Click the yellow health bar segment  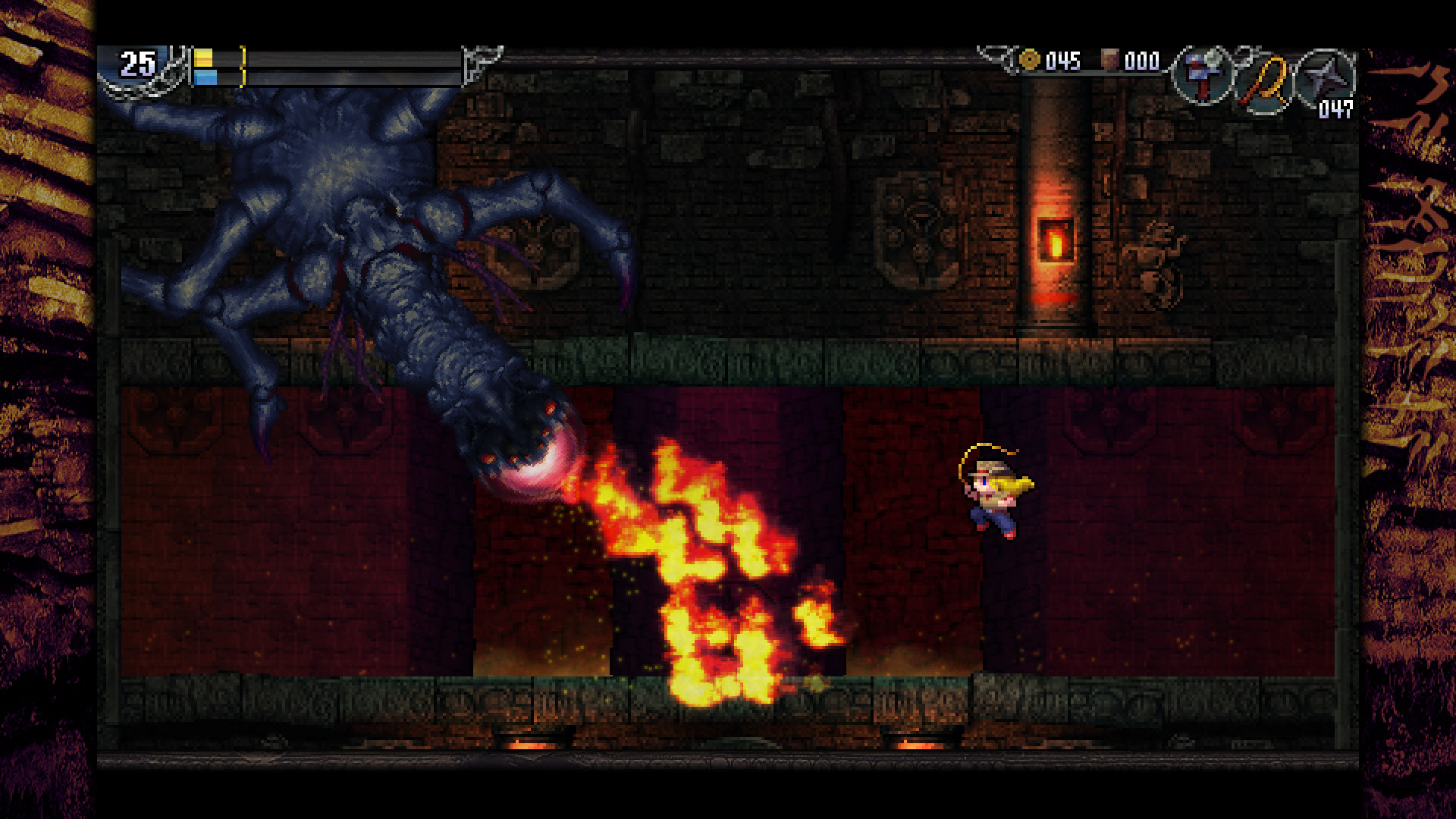point(205,57)
